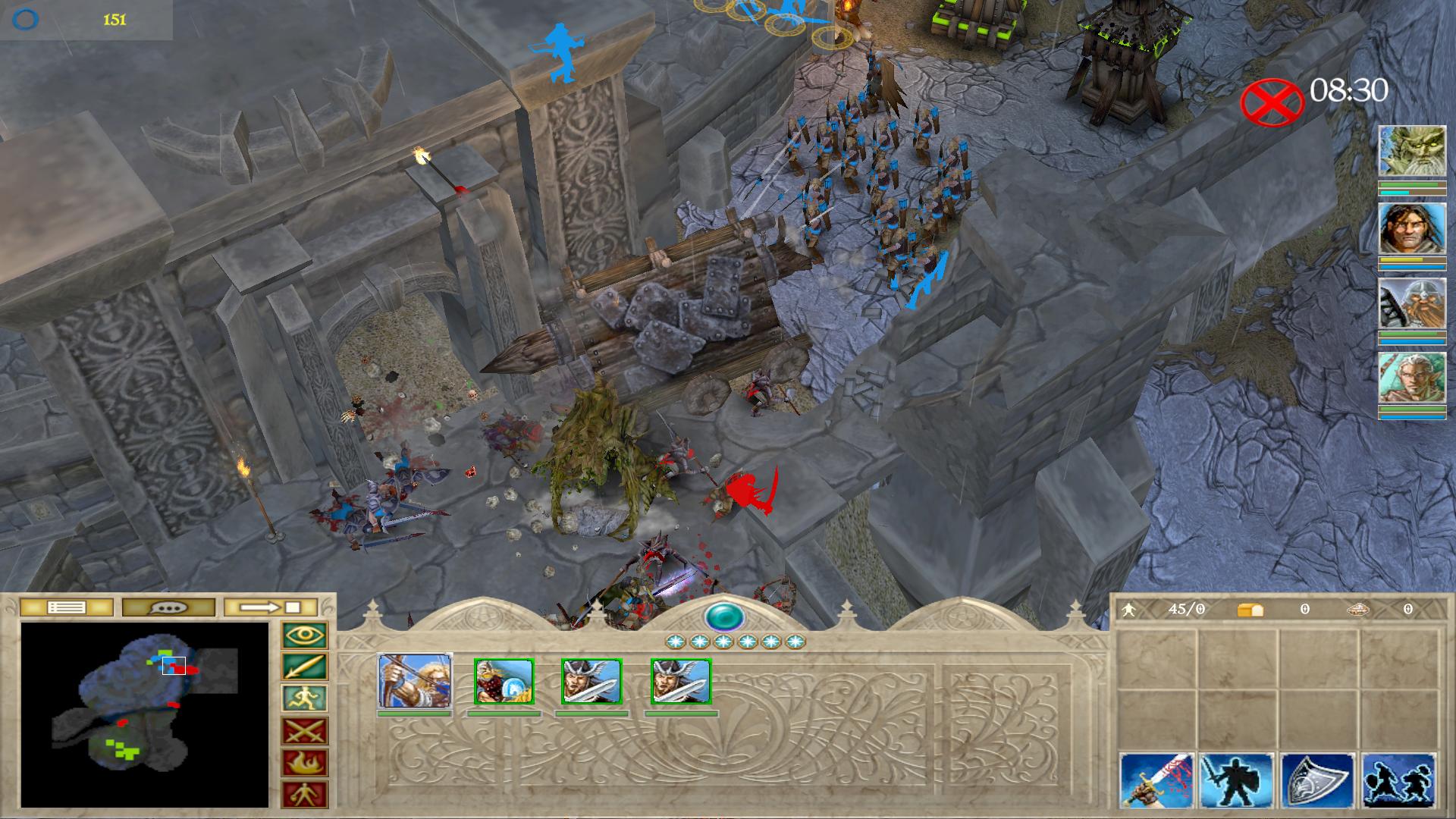Click the red standing figure button
This screenshot has height=819, width=1456.
point(305,794)
